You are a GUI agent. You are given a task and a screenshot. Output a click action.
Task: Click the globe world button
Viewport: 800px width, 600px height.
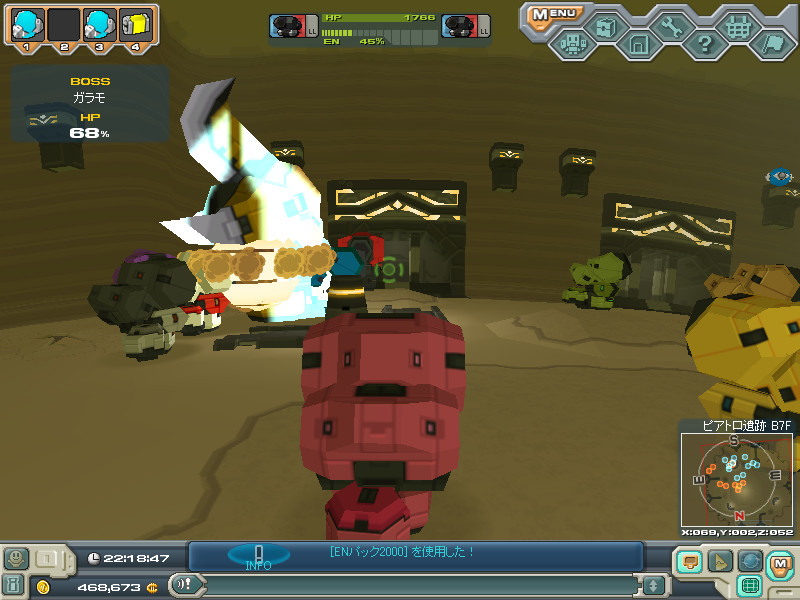750,562
